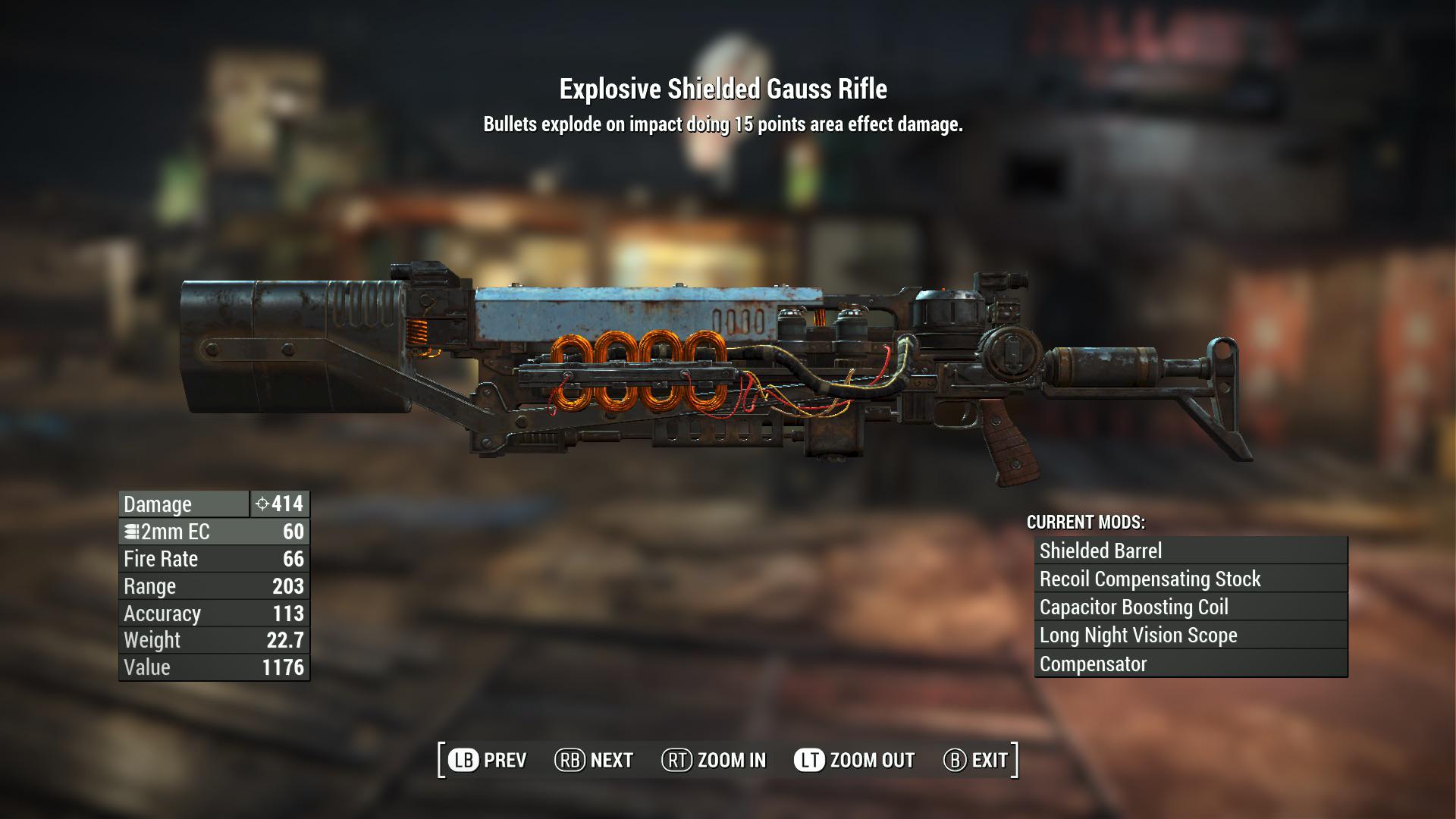1456x819 pixels.
Task: Click EXIT to leave the inspection view
Action: [990, 759]
